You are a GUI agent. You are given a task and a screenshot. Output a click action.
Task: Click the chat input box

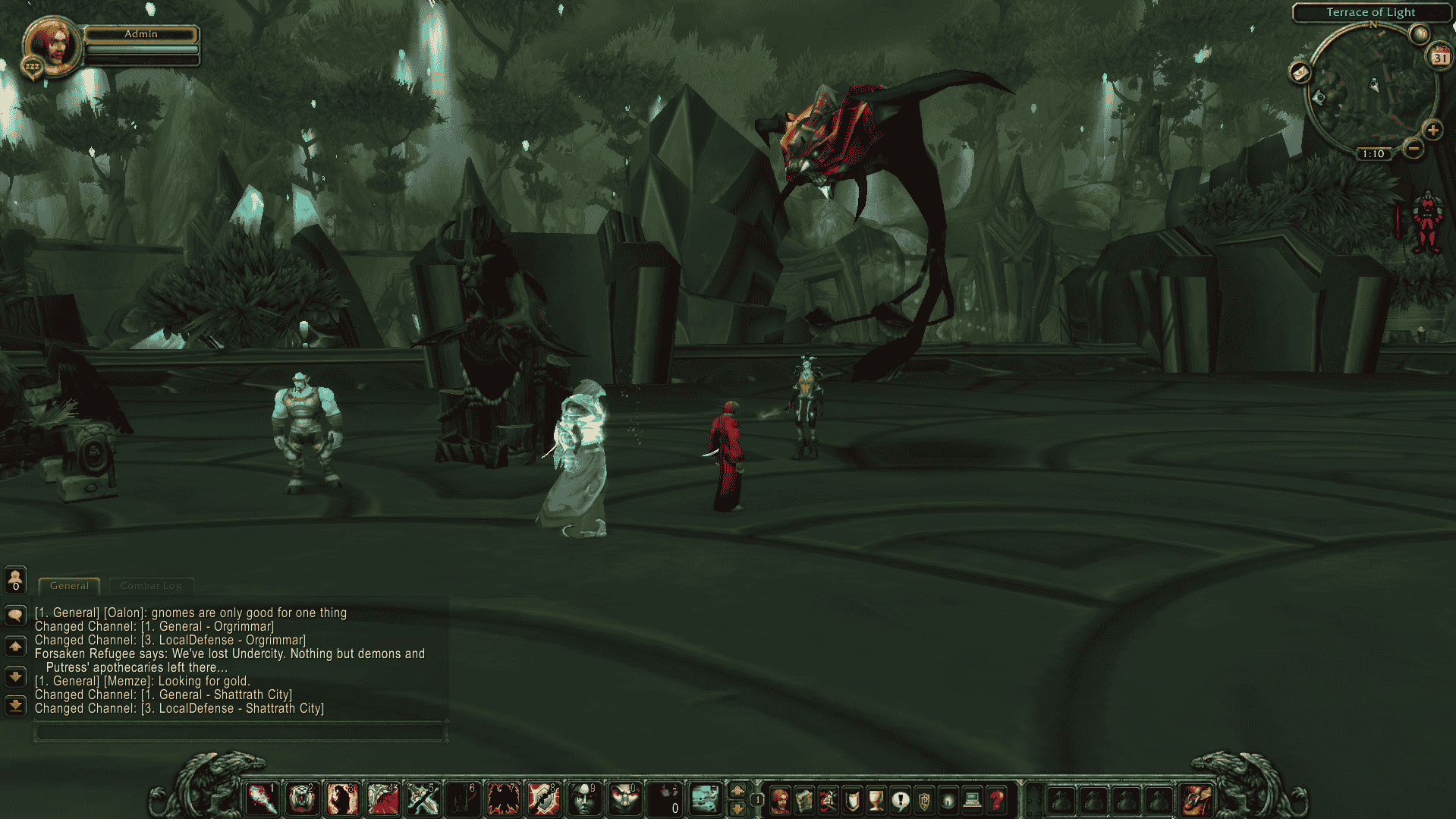tap(239, 732)
